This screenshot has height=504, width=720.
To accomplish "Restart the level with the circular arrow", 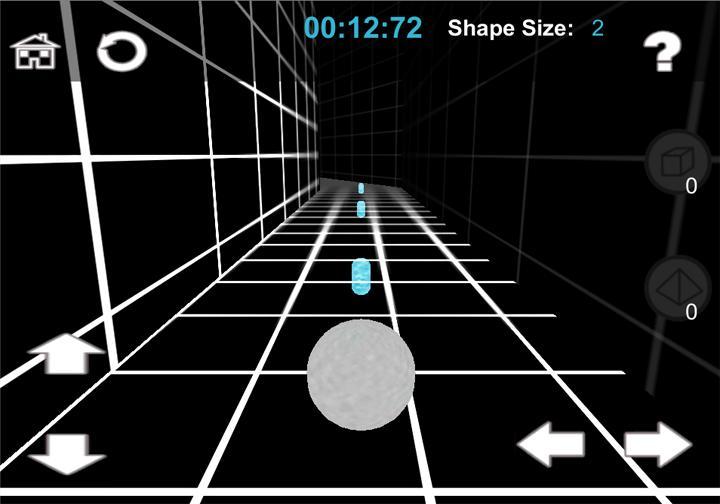I will pos(121,51).
